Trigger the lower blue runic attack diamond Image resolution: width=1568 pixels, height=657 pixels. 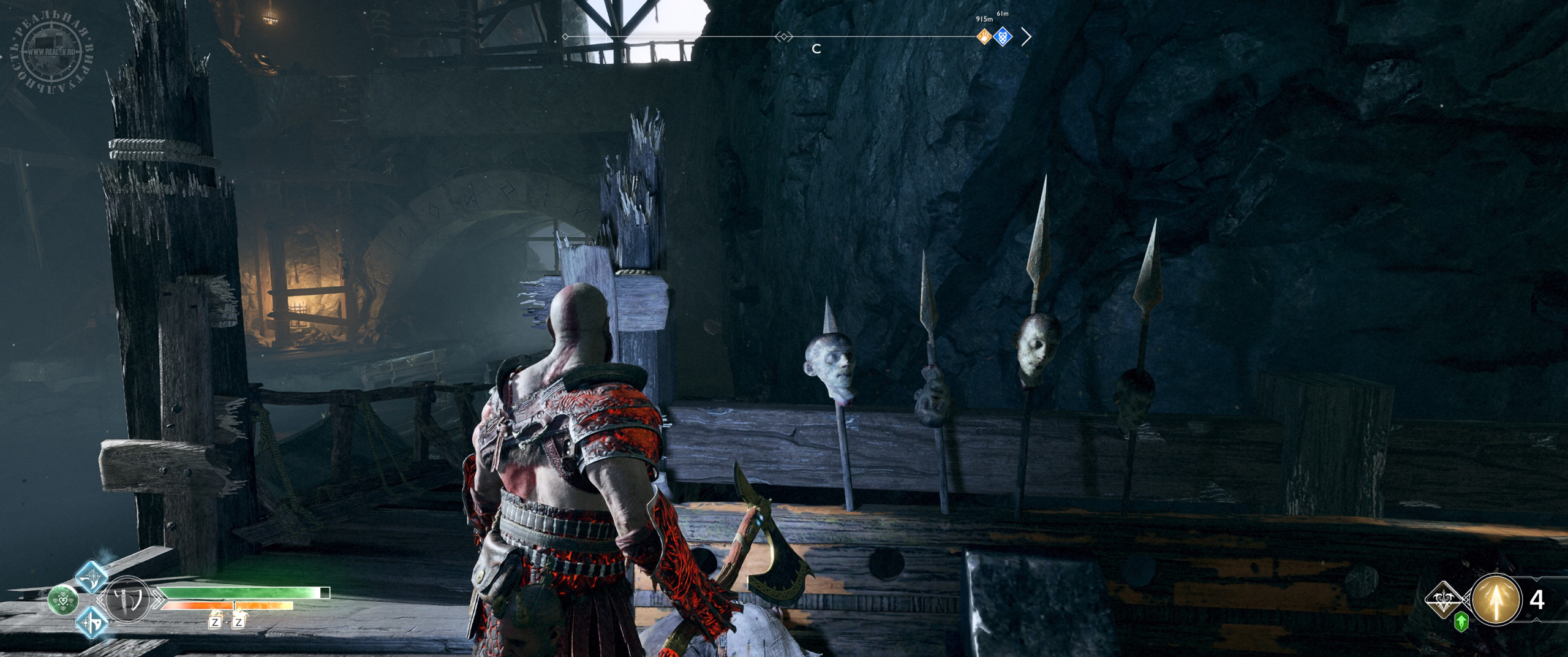tap(92, 622)
